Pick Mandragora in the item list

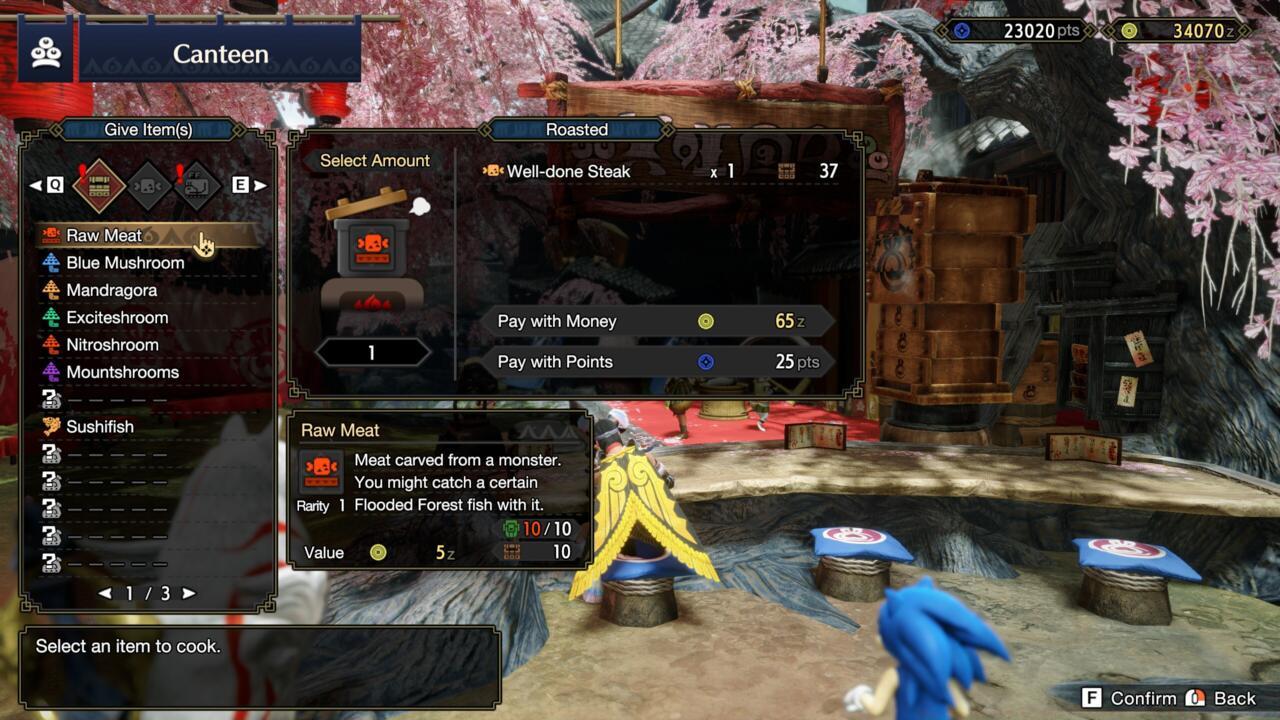(x=111, y=290)
